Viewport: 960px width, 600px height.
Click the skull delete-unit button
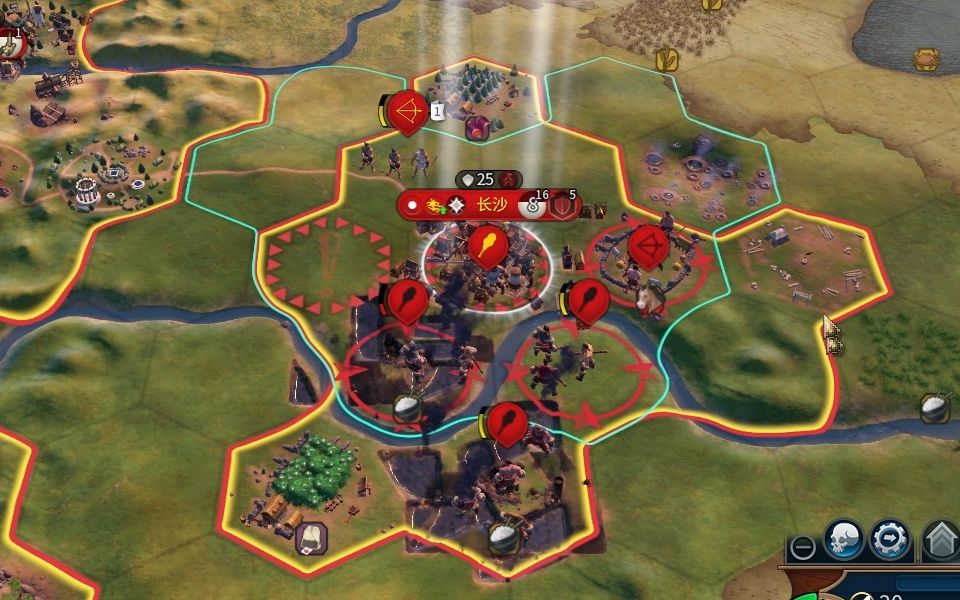[843, 540]
